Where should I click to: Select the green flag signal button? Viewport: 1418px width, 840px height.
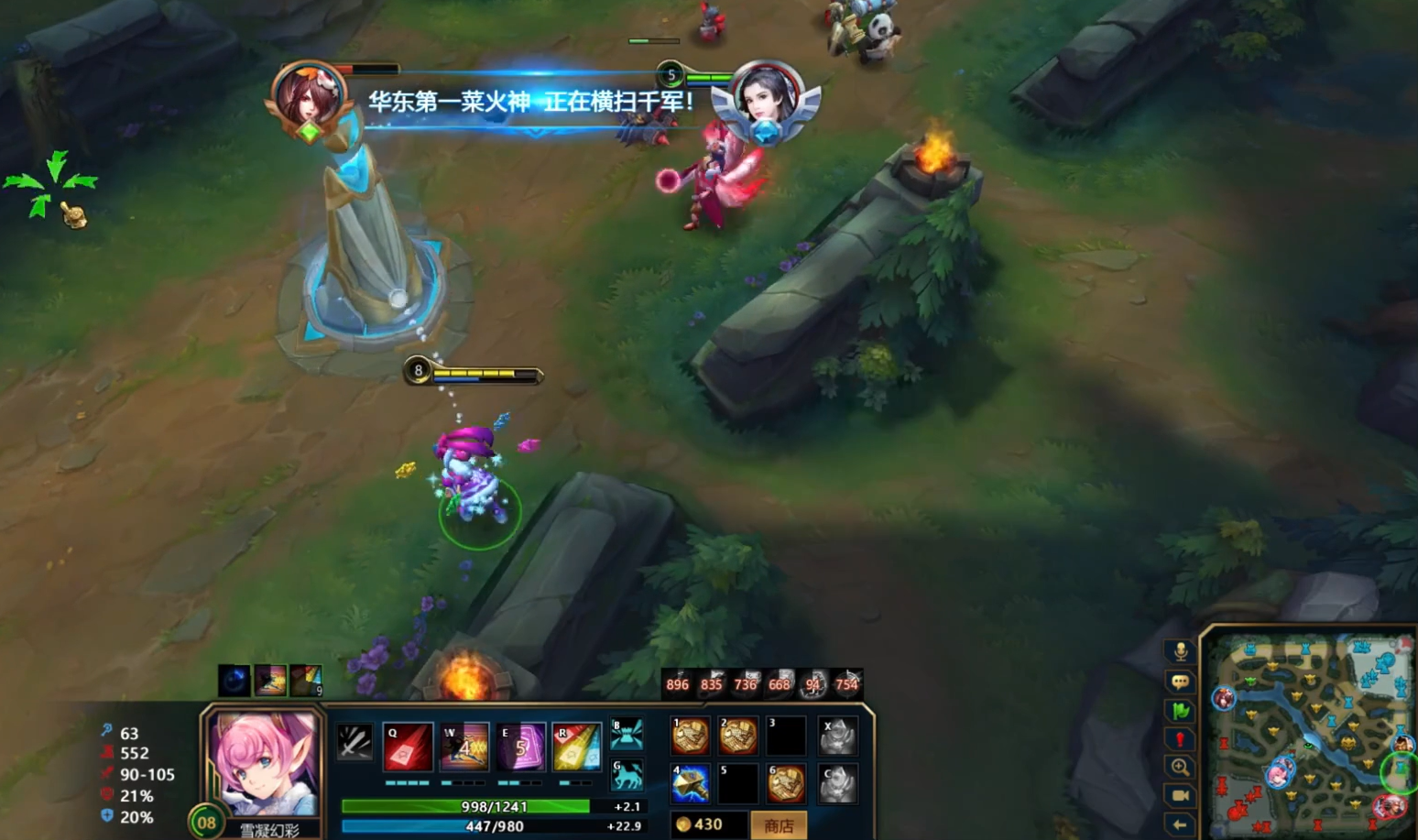(1181, 710)
